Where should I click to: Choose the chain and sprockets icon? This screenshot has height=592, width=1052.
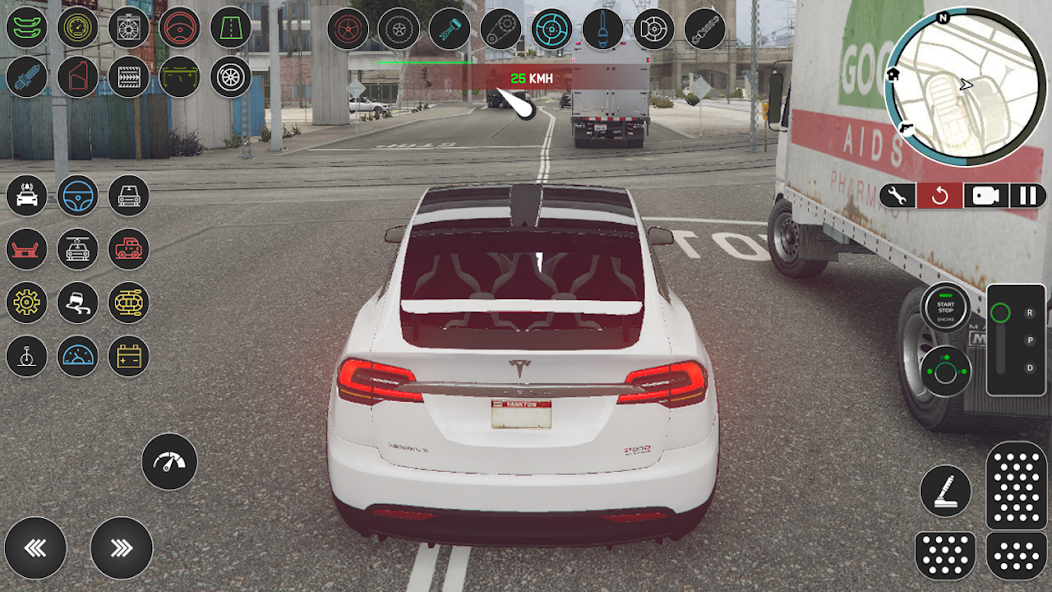(500, 29)
